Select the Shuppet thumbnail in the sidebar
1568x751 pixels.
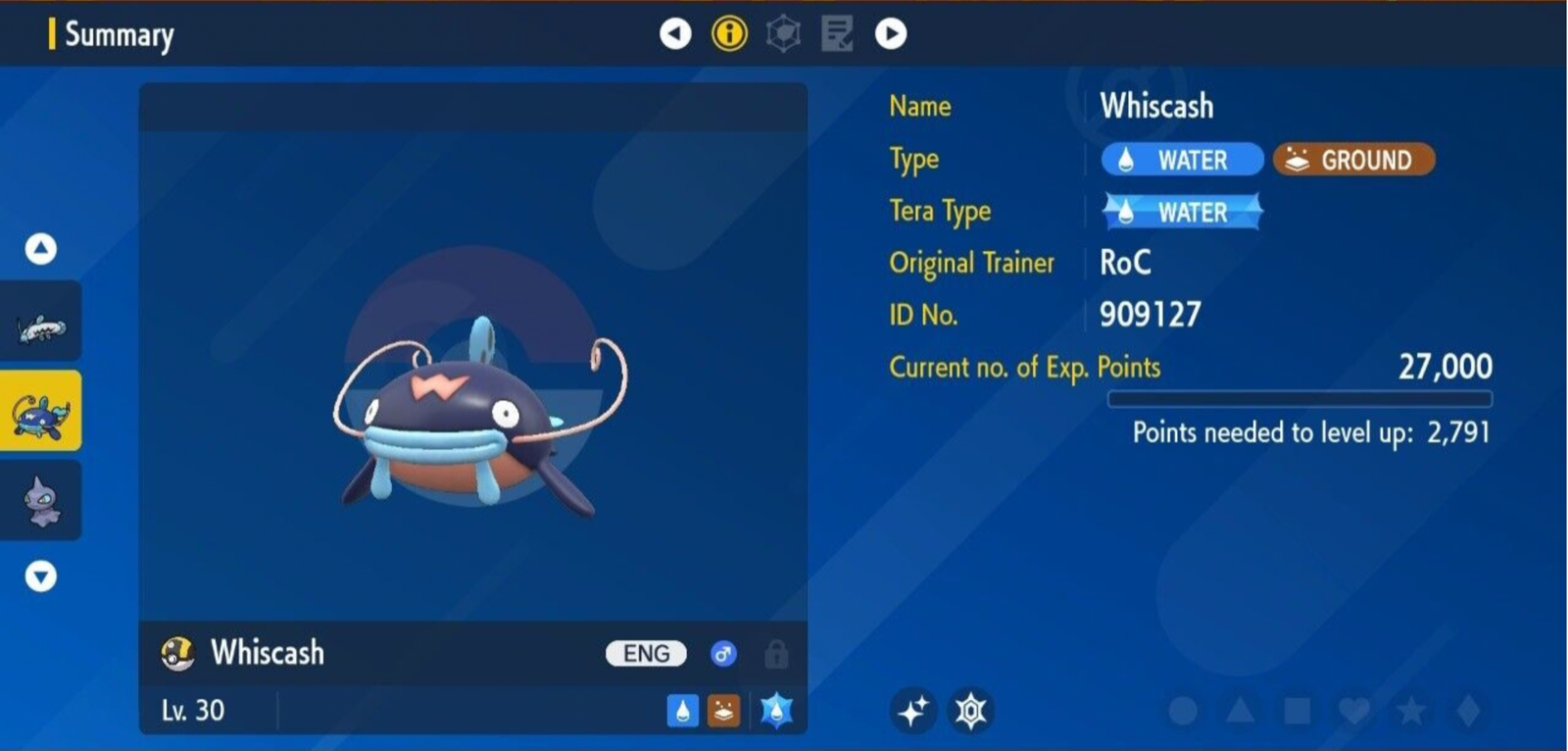pos(40,500)
